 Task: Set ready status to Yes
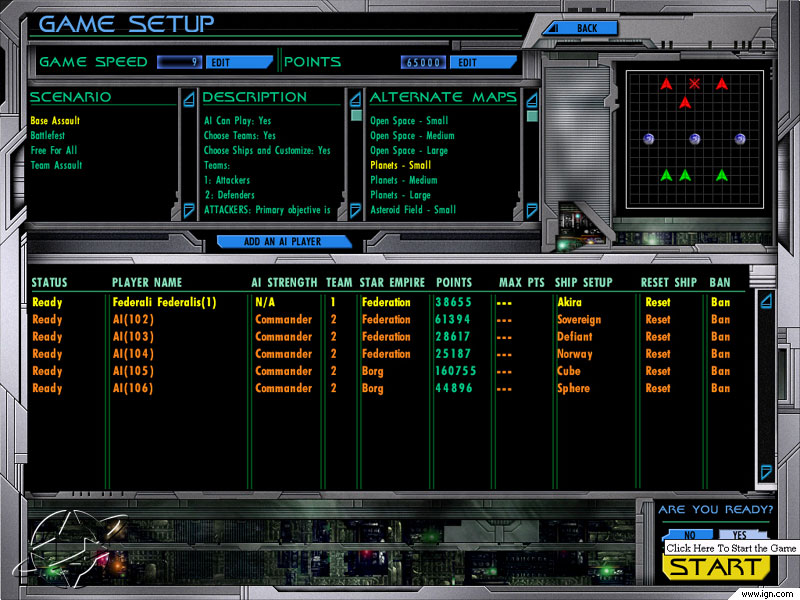click(x=740, y=535)
